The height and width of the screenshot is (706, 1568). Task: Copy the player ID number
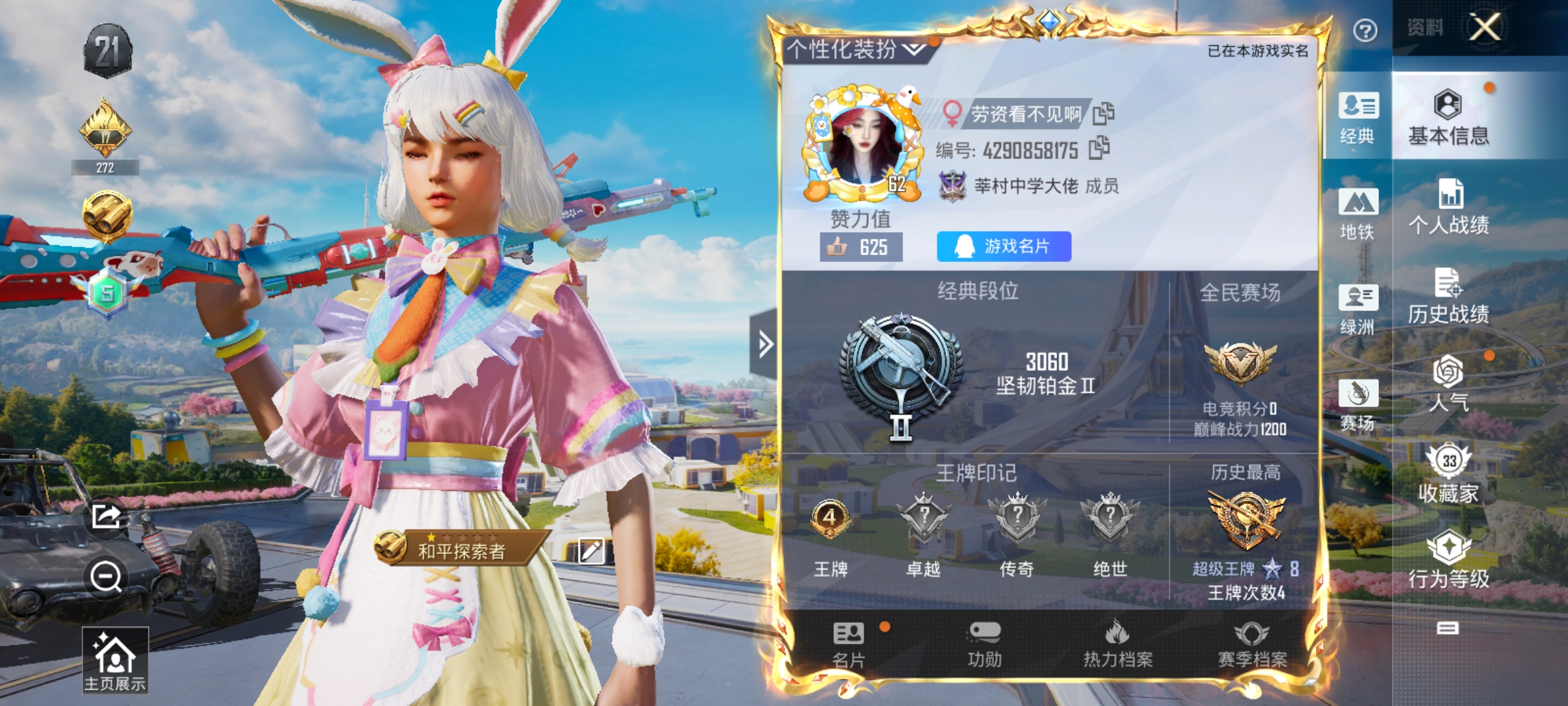point(1100,148)
